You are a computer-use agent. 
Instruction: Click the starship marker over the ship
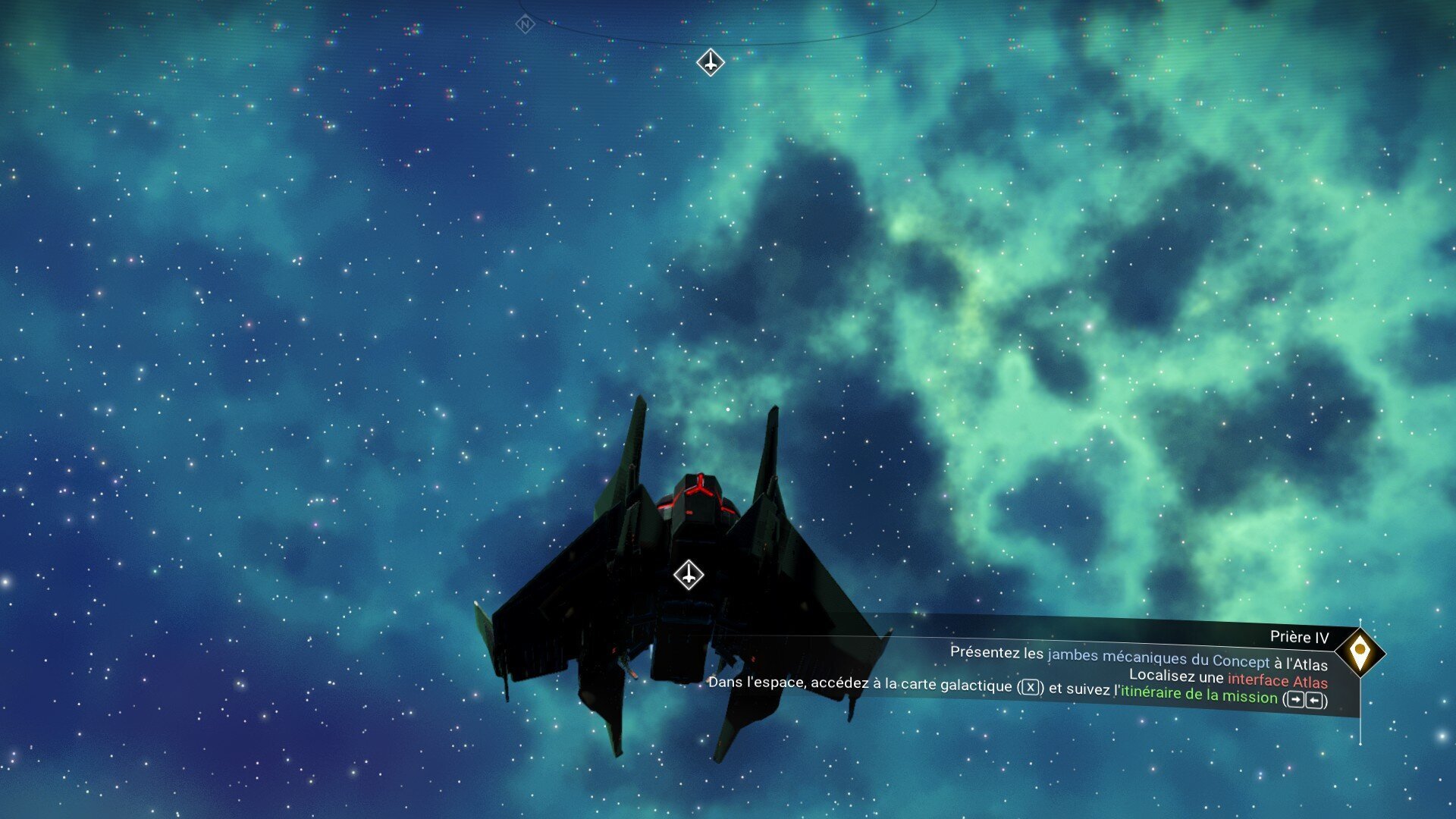point(689,575)
